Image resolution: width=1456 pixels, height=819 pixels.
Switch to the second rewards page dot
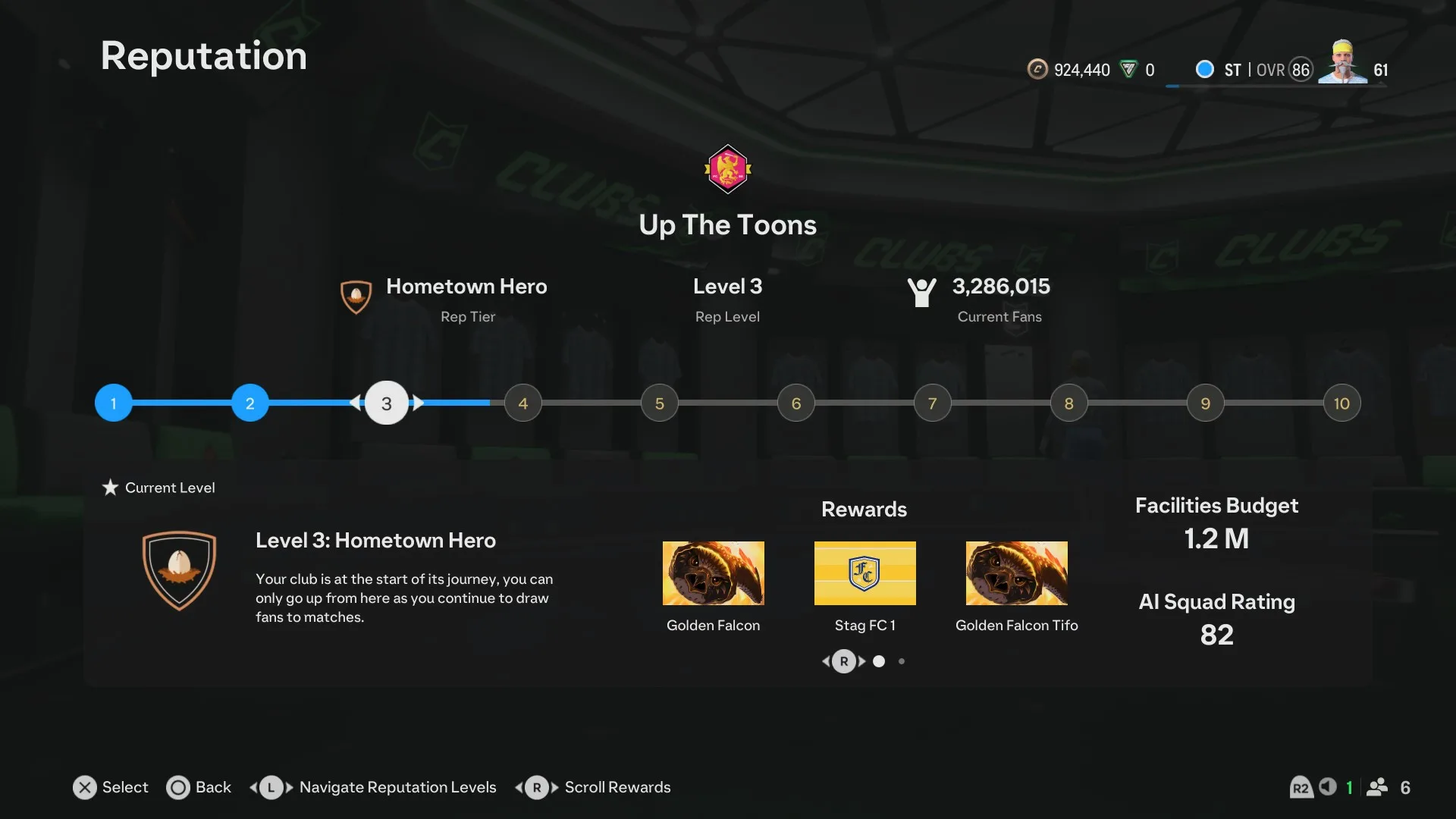point(902,661)
